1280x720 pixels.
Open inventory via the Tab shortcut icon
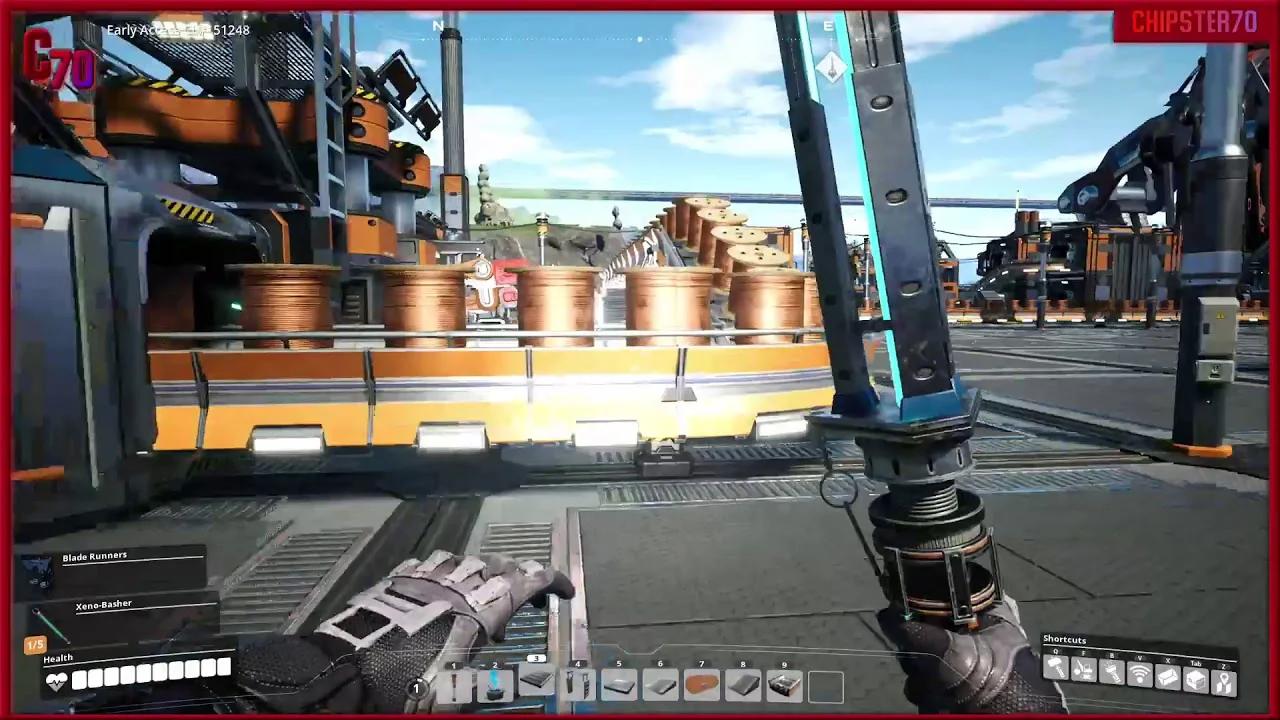click(x=1197, y=678)
